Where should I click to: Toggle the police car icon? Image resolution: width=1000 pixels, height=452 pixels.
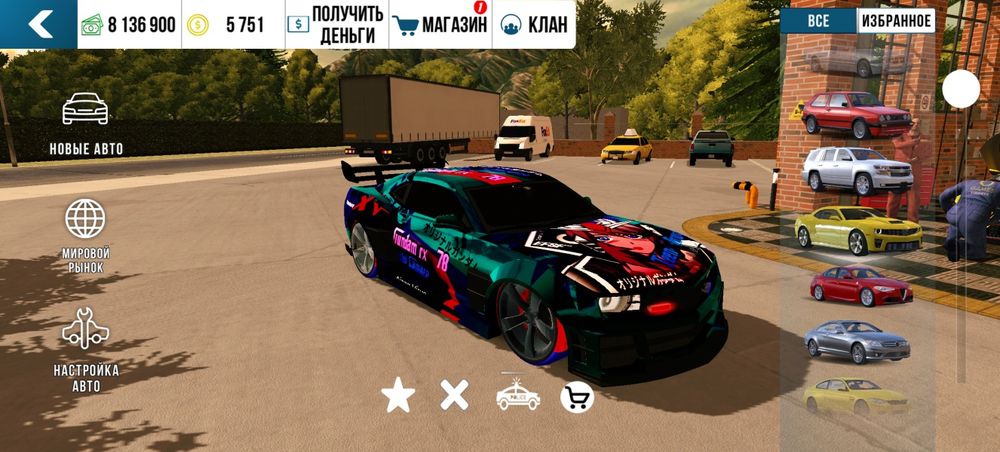518,396
